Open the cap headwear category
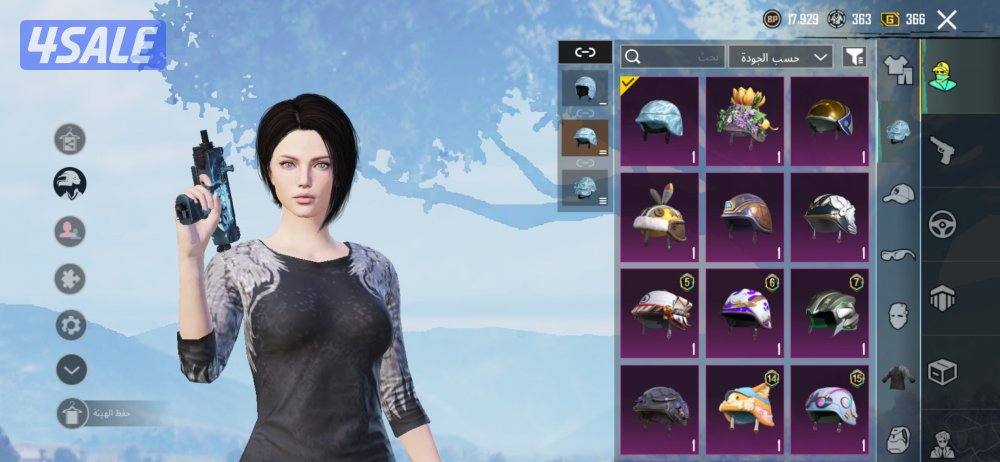Screen dimensions: 1000x462 click(x=900, y=194)
